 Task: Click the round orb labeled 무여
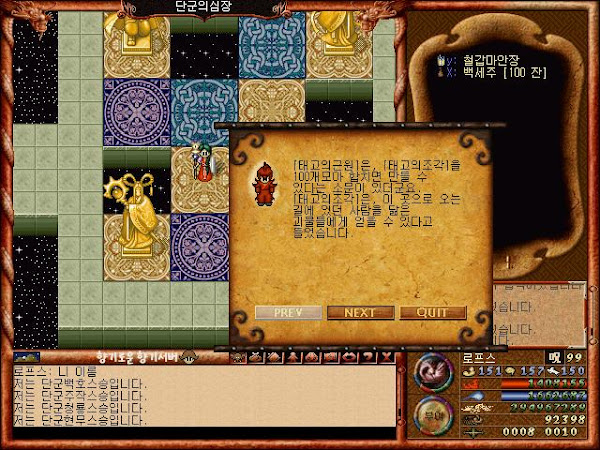point(434,410)
